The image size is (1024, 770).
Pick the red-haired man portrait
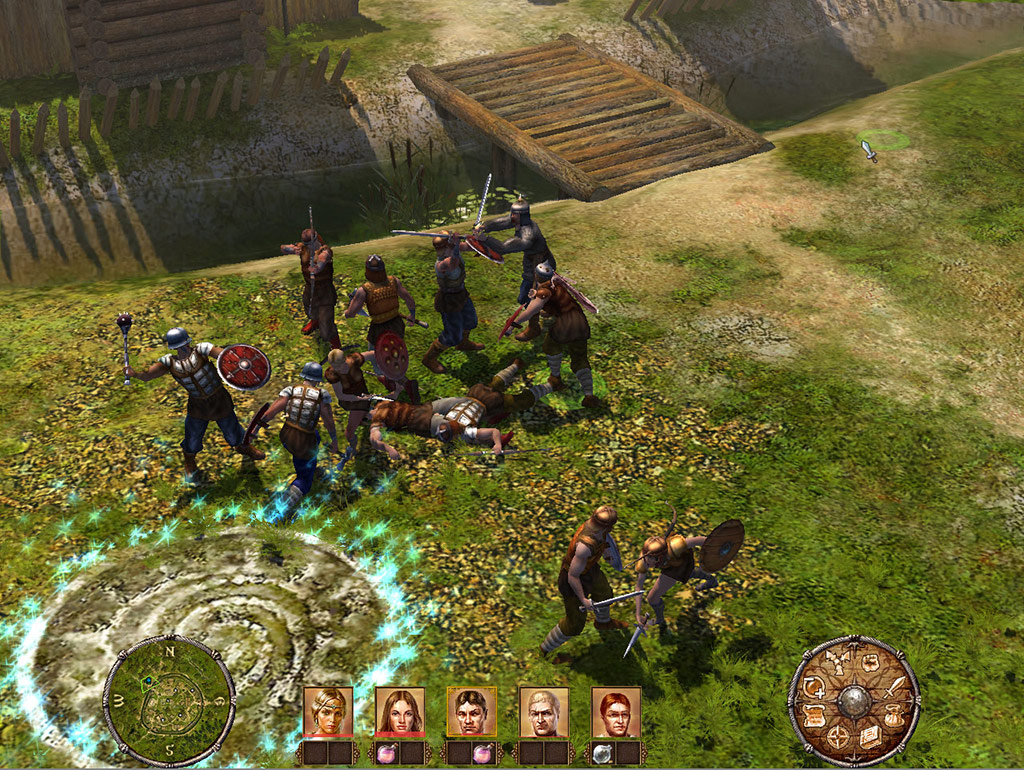(x=615, y=711)
